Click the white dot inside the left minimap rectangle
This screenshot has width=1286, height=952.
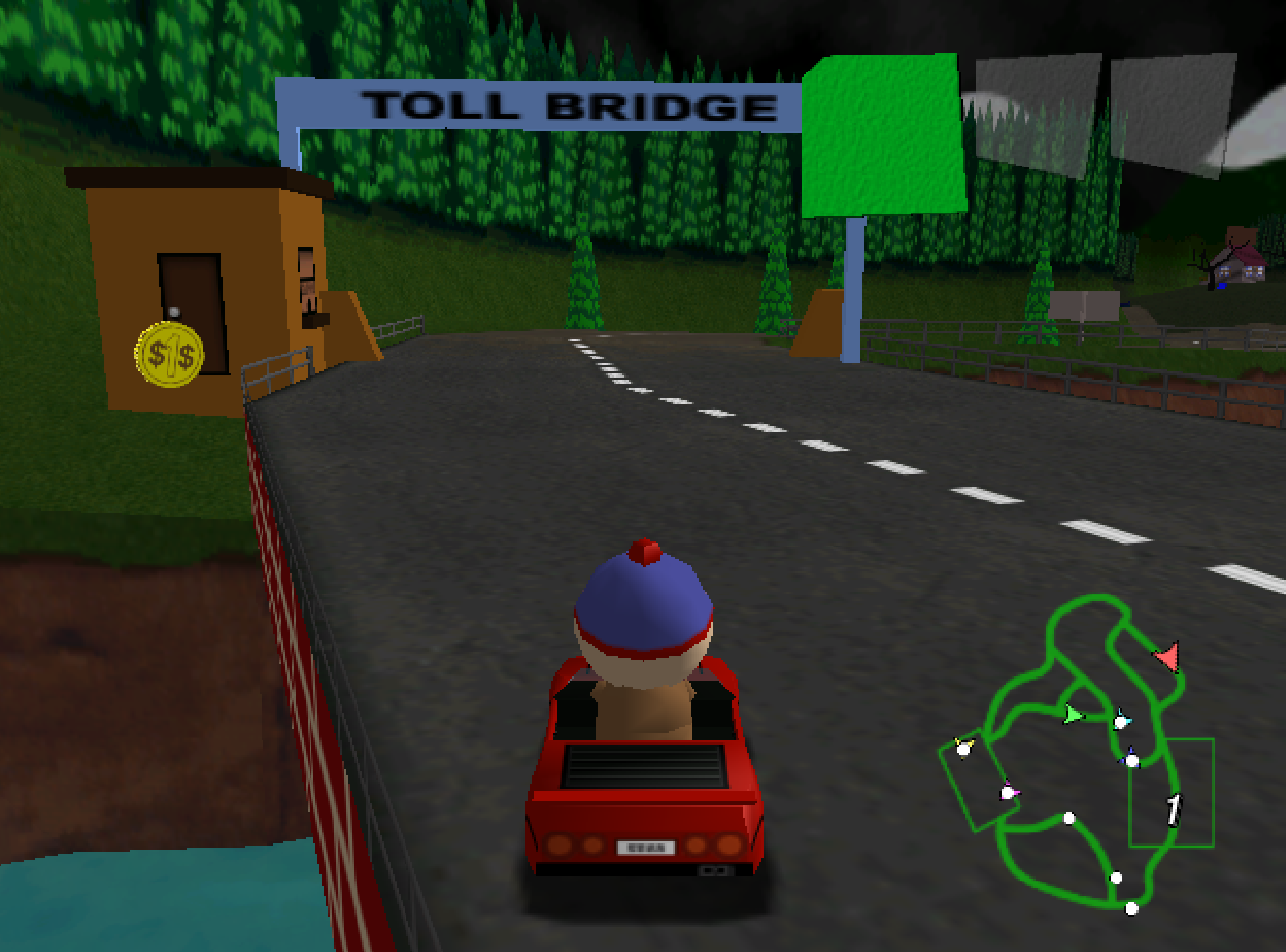(962, 748)
